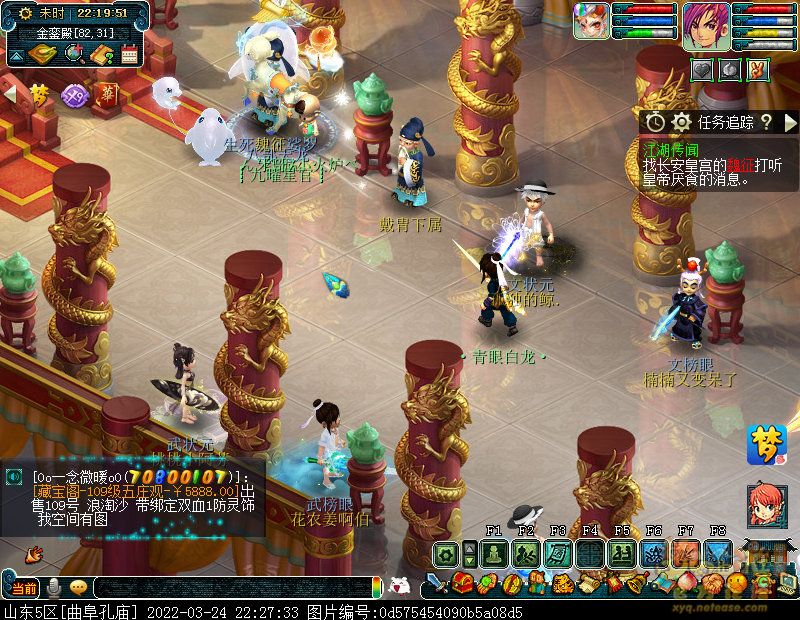800x620 pixels.
Task: Open the red treasure chest bag icon
Action: [x=462, y=582]
